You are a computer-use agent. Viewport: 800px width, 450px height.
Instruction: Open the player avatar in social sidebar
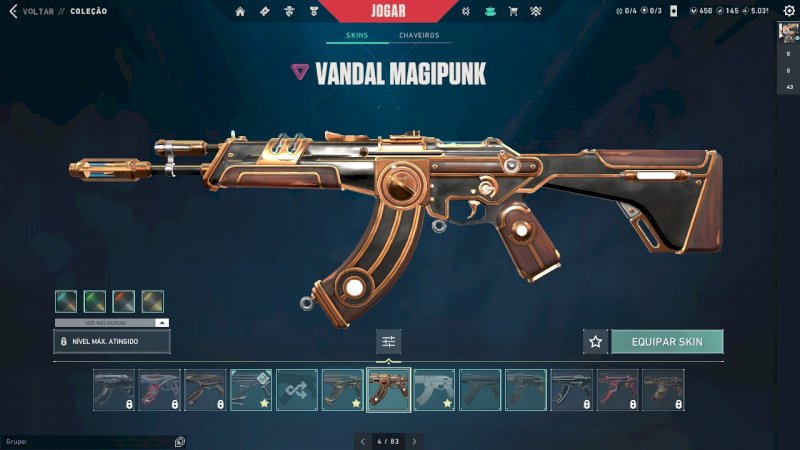coord(788,31)
